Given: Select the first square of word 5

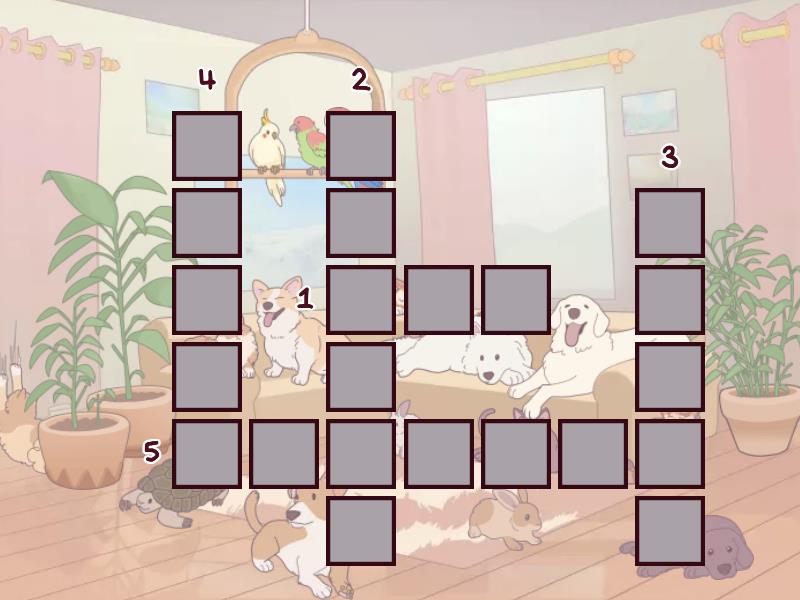Looking at the screenshot, I should pos(207,454).
